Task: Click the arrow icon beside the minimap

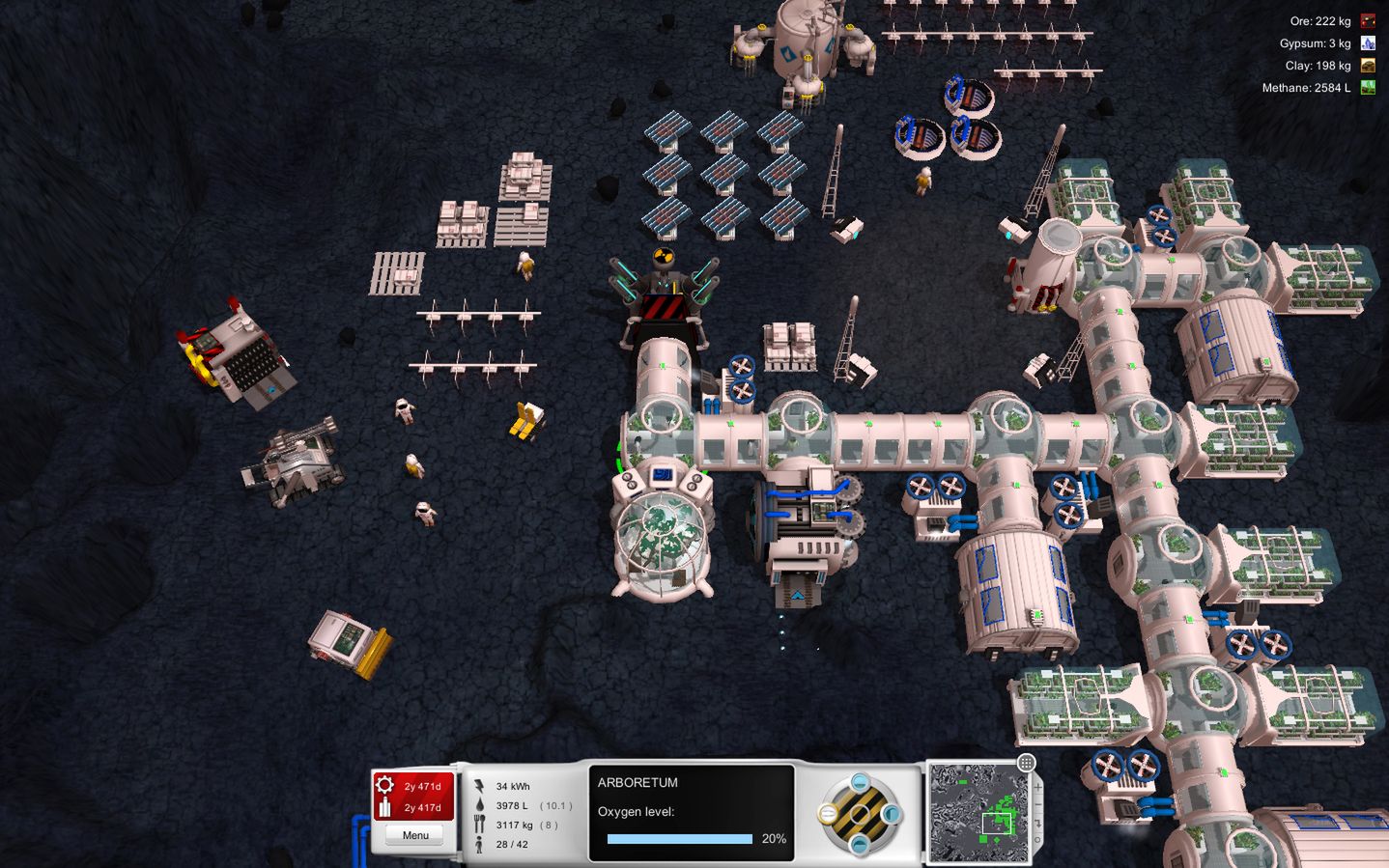Action: [1038, 823]
